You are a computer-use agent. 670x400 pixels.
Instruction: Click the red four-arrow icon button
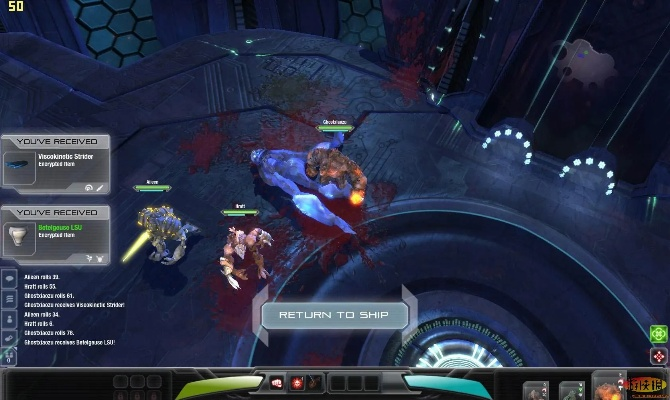(658, 356)
